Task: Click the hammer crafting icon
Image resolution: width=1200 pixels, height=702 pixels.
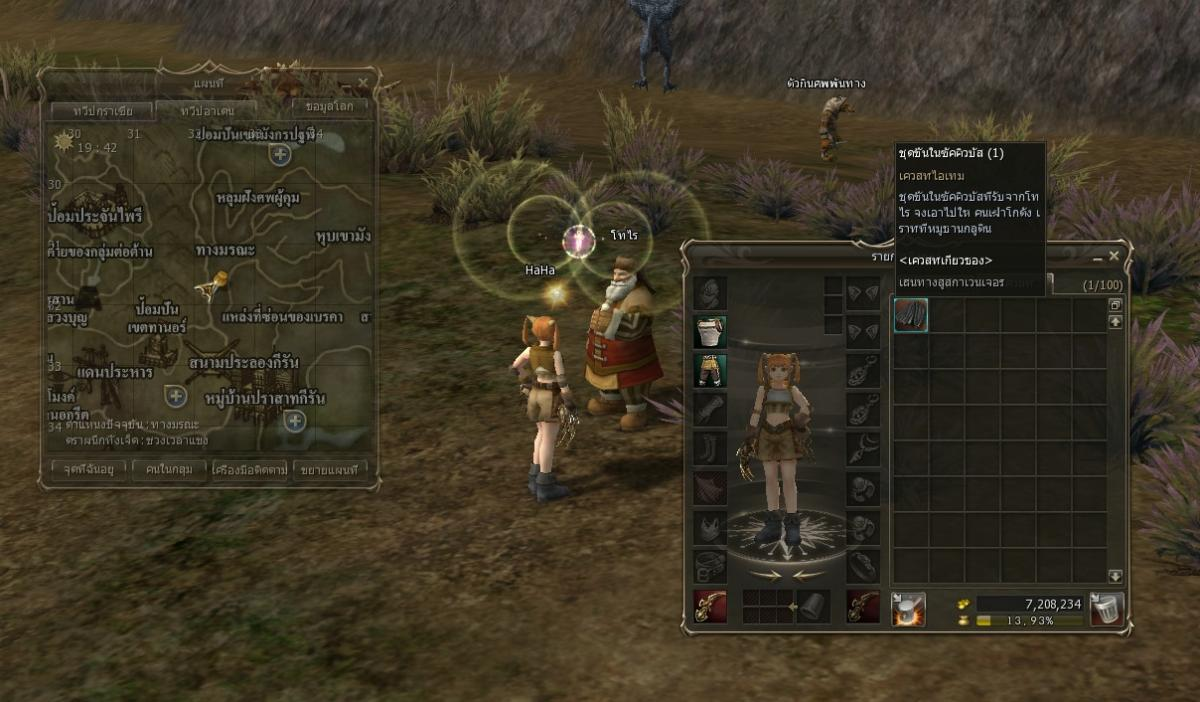Action: point(908,608)
